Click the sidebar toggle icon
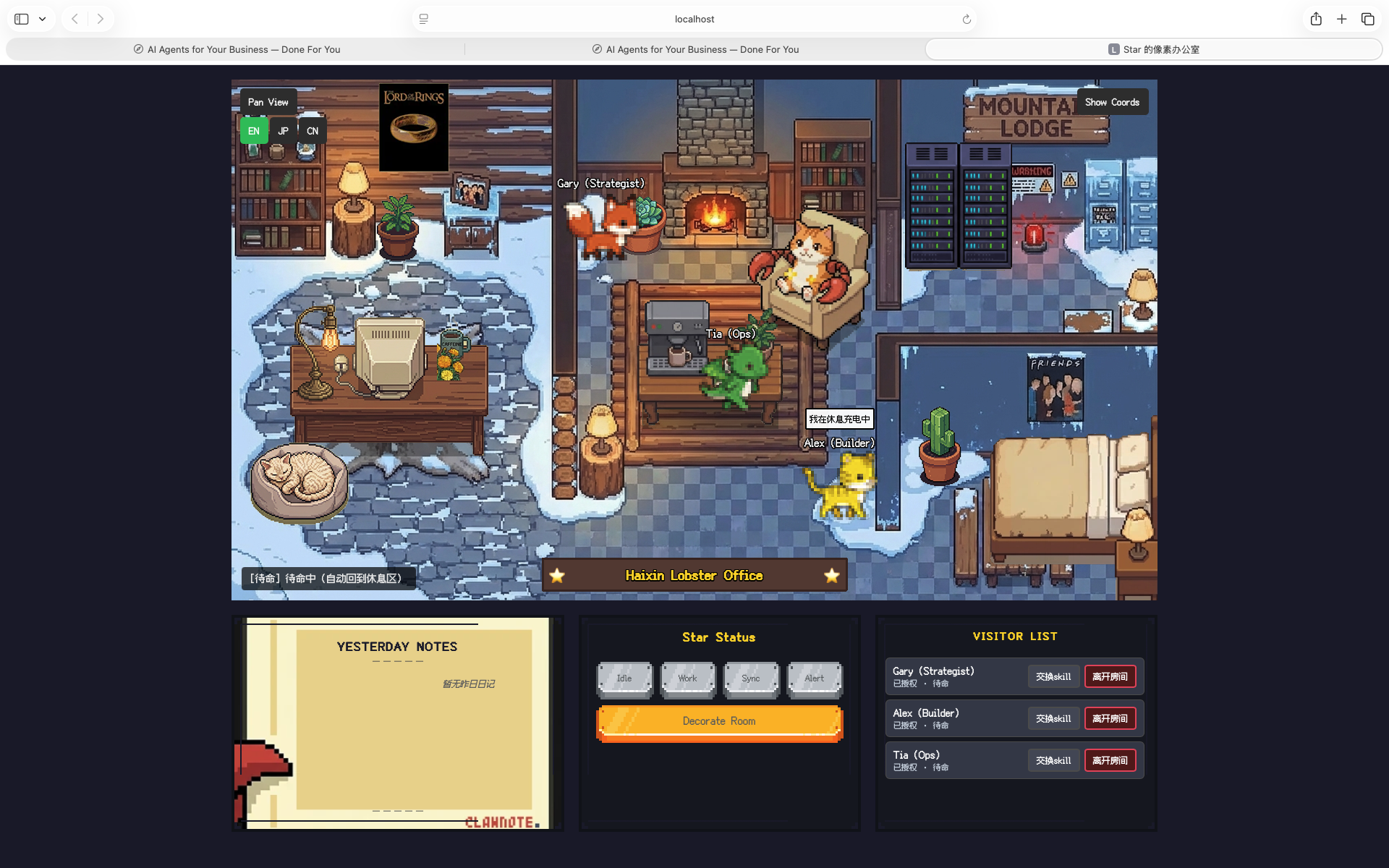 pyautogui.click(x=21, y=19)
